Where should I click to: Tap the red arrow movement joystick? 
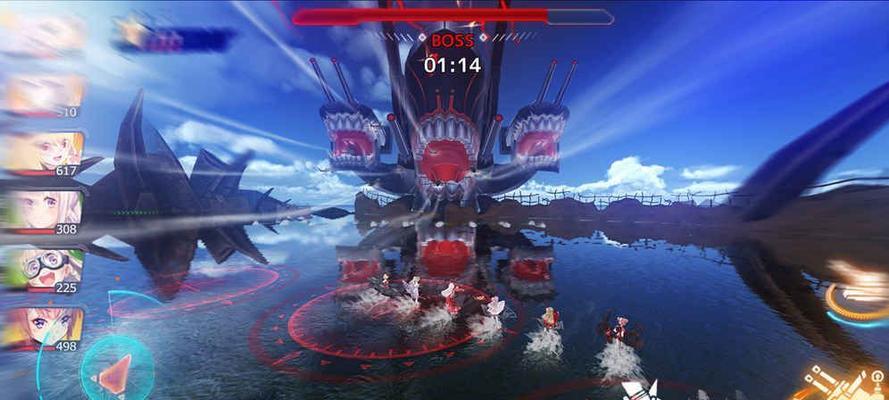click(115, 372)
